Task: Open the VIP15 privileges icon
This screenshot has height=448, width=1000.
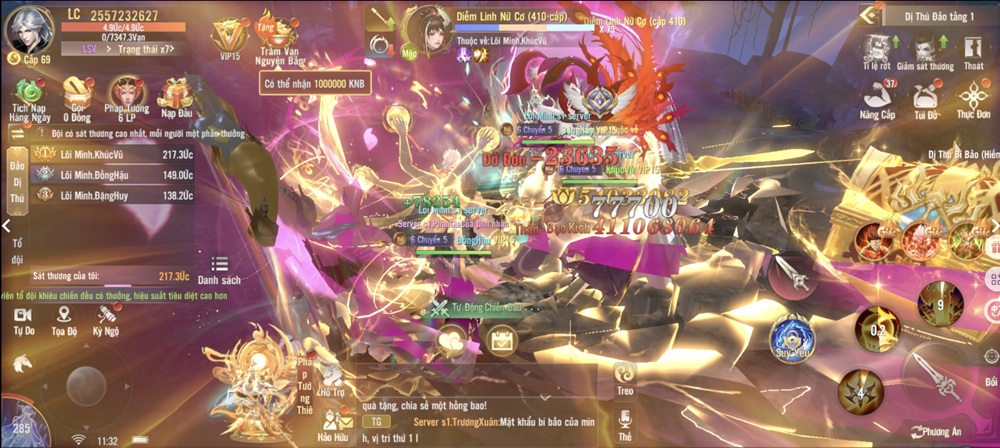Action: click(x=229, y=37)
